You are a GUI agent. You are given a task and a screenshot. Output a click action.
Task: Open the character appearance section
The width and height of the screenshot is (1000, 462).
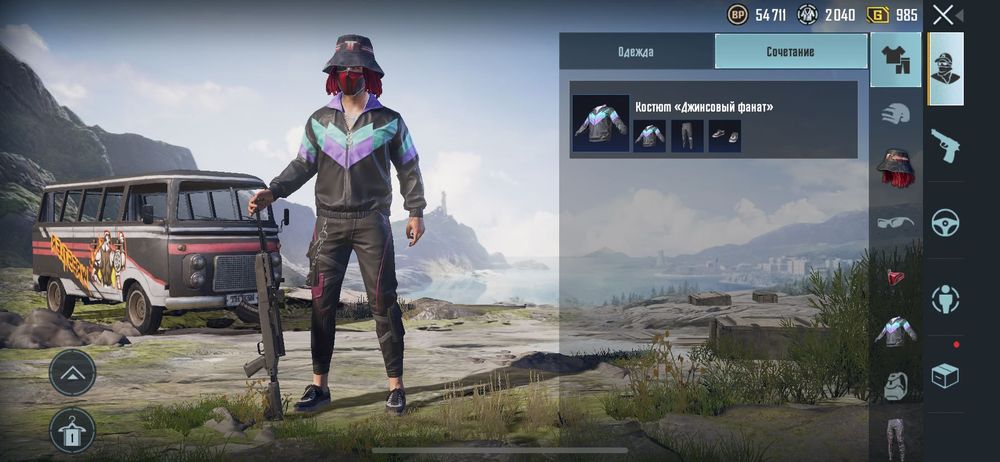click(946, 69)
